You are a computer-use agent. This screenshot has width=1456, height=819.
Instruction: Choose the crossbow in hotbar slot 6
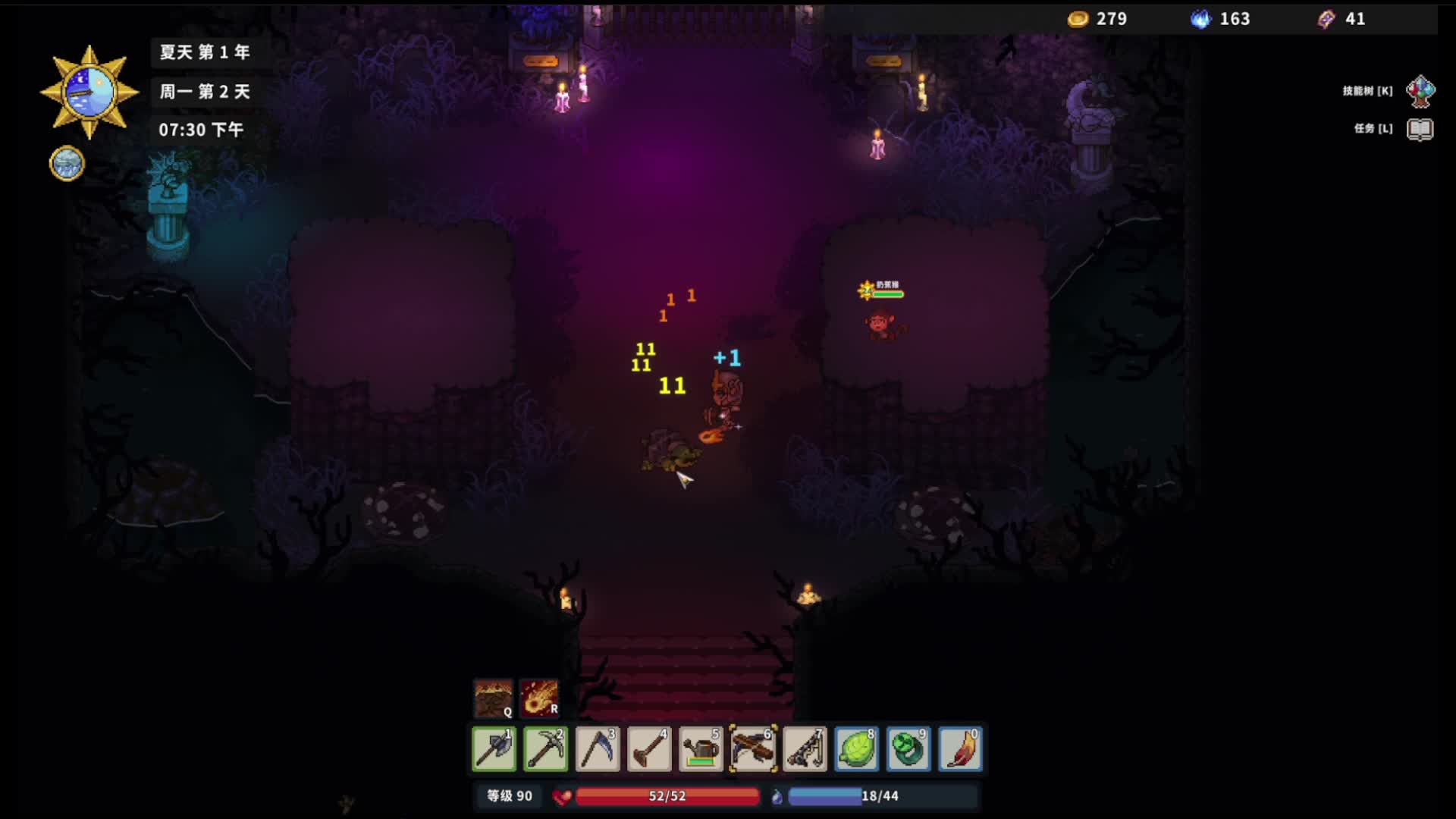click(x=753, y=749)
